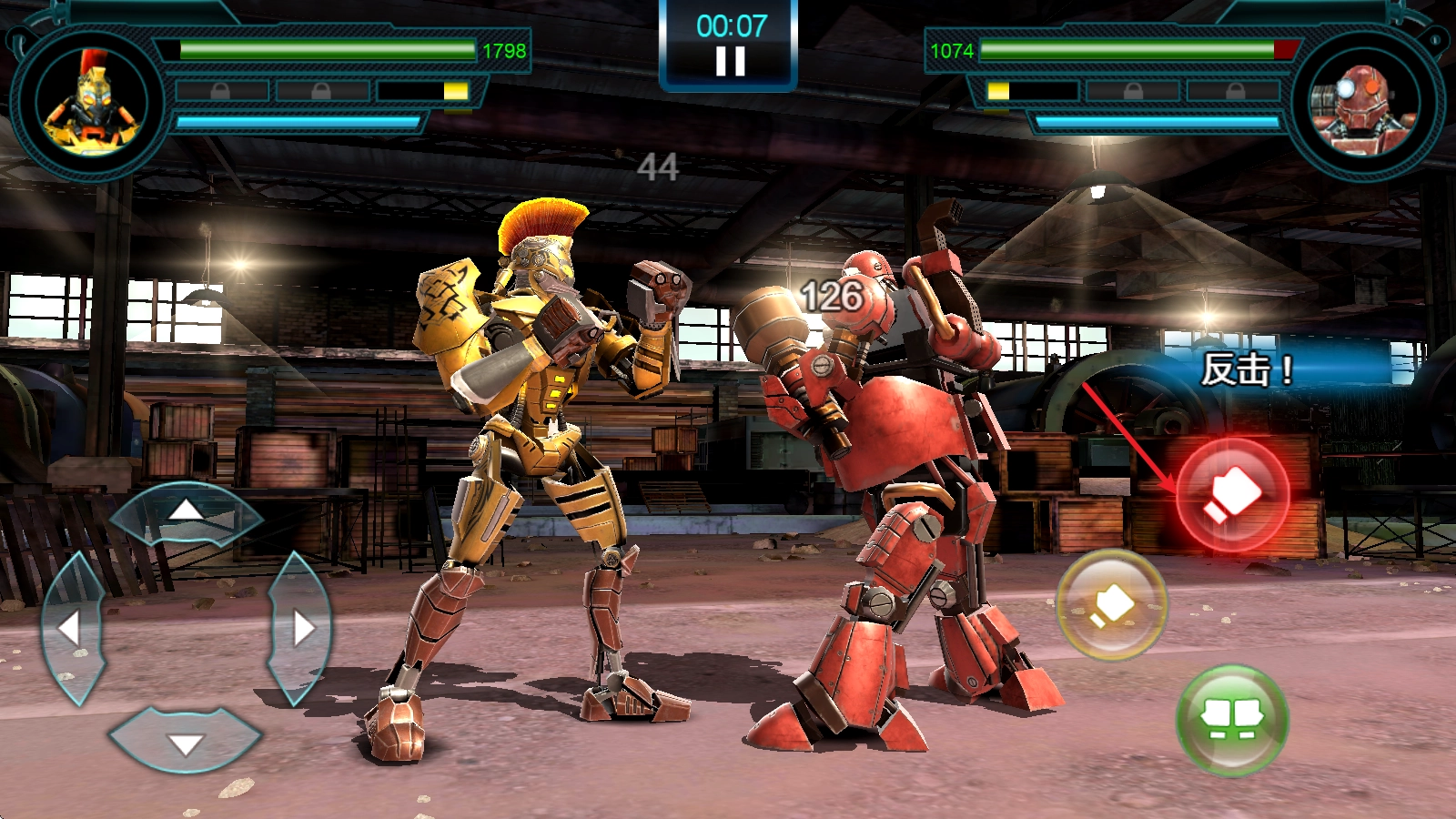Tap the up arrow on the directional pad
Screen dimensions: 1456x819
[187, 513]
